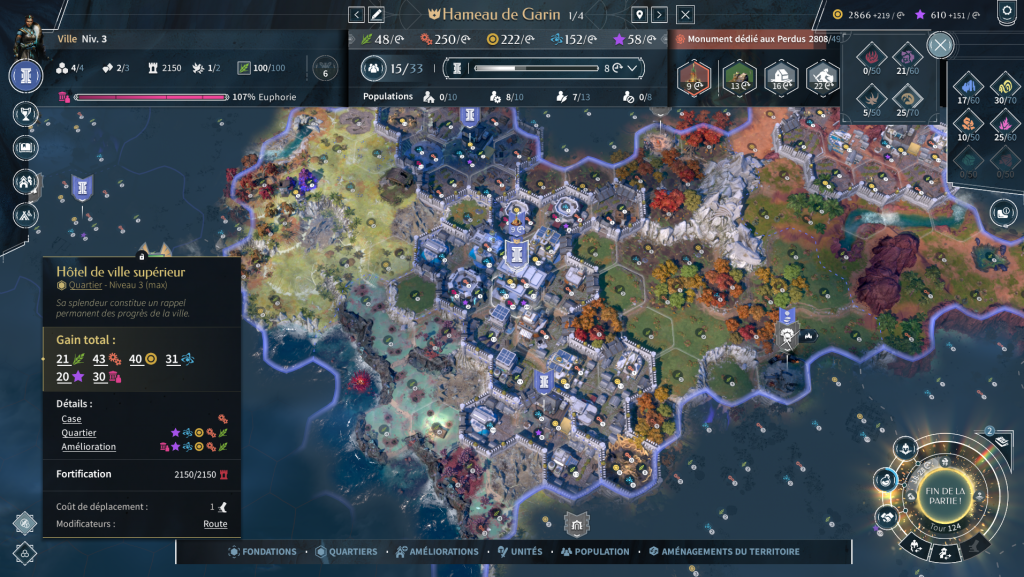The width and height of the screenshot is (1024, 577).
Task: Locate the city with the map pin button
Action: [x=639, y=14]
